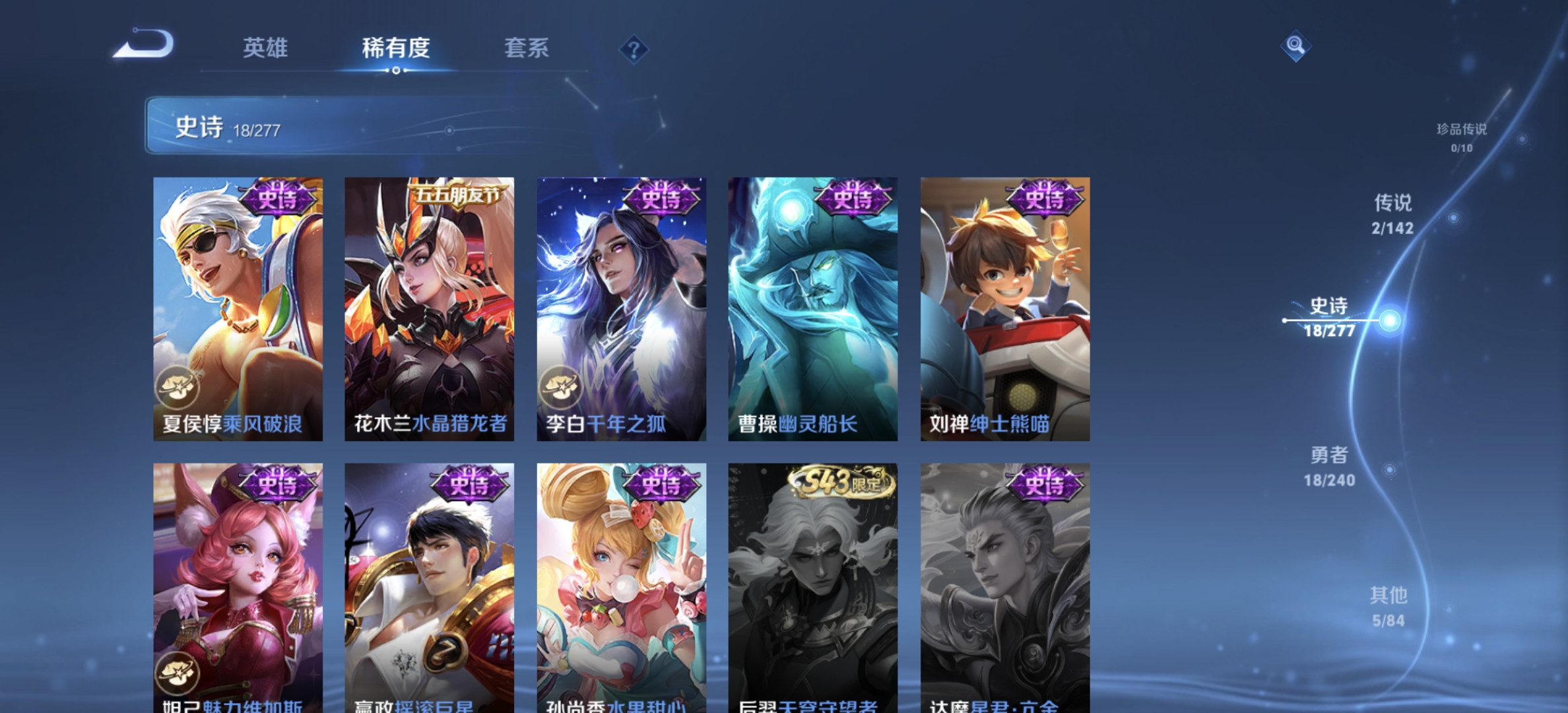Click the help question mark icon

[632, 48]
